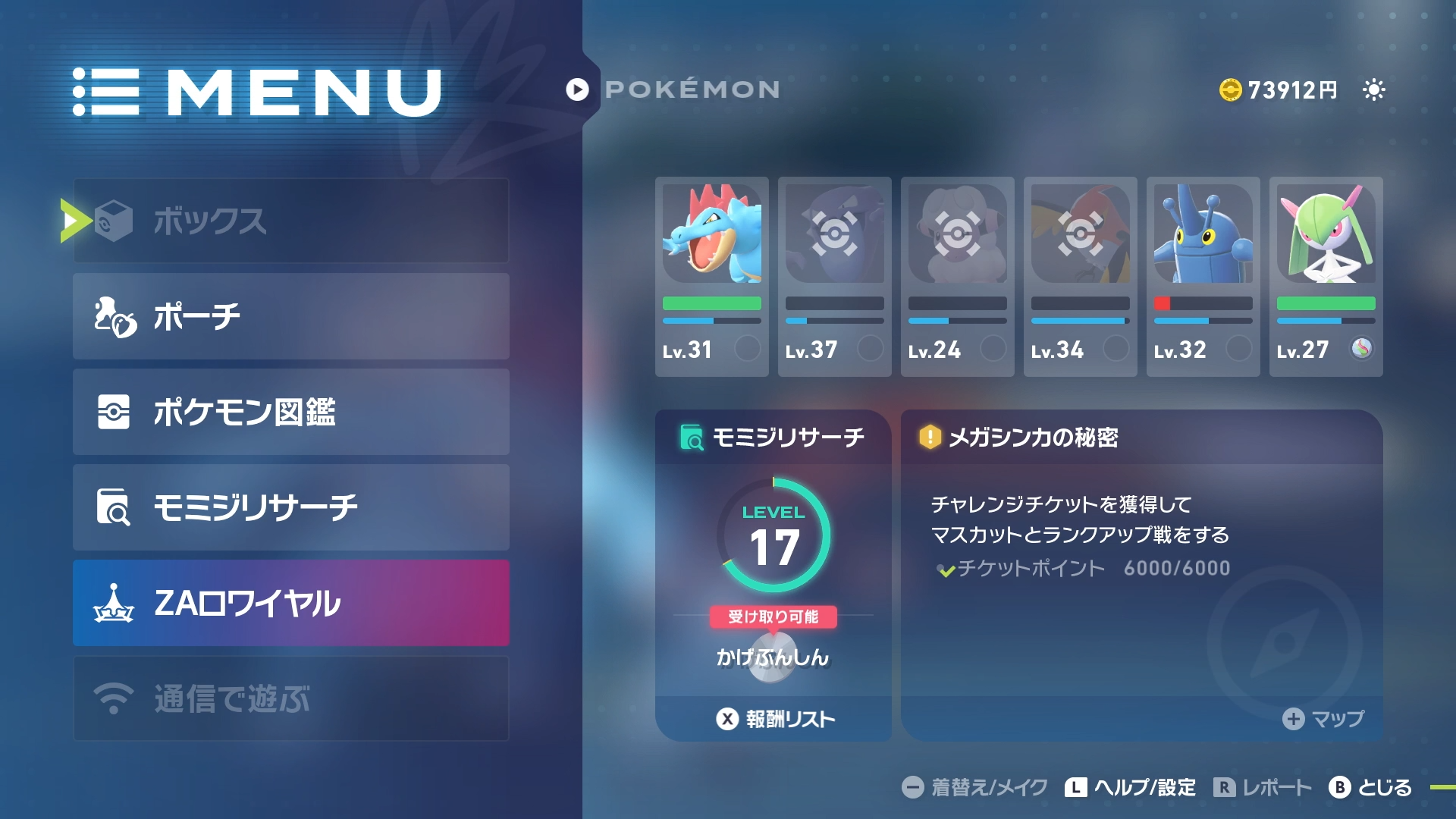
Task: Choose the Lv.24 party Pokémon card
Action: click(x=957, y=277)
